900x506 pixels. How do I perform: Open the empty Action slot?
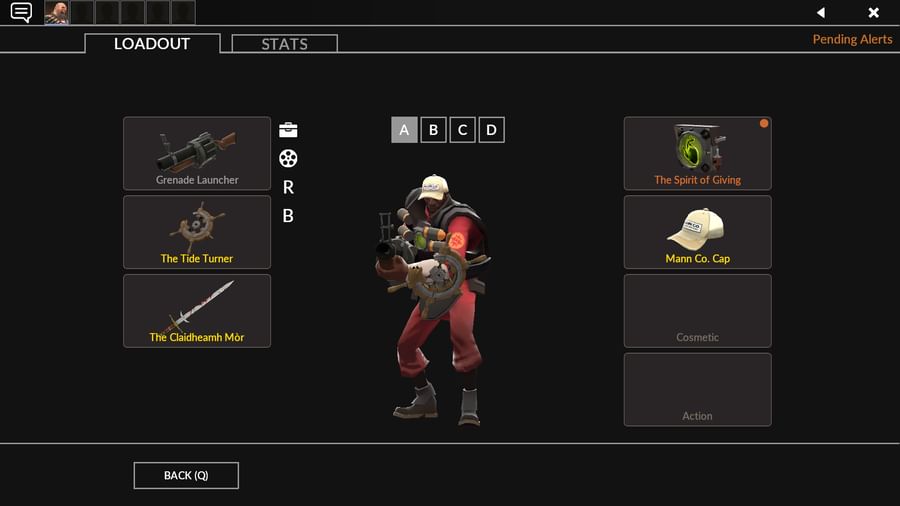(x=697, y=390)
